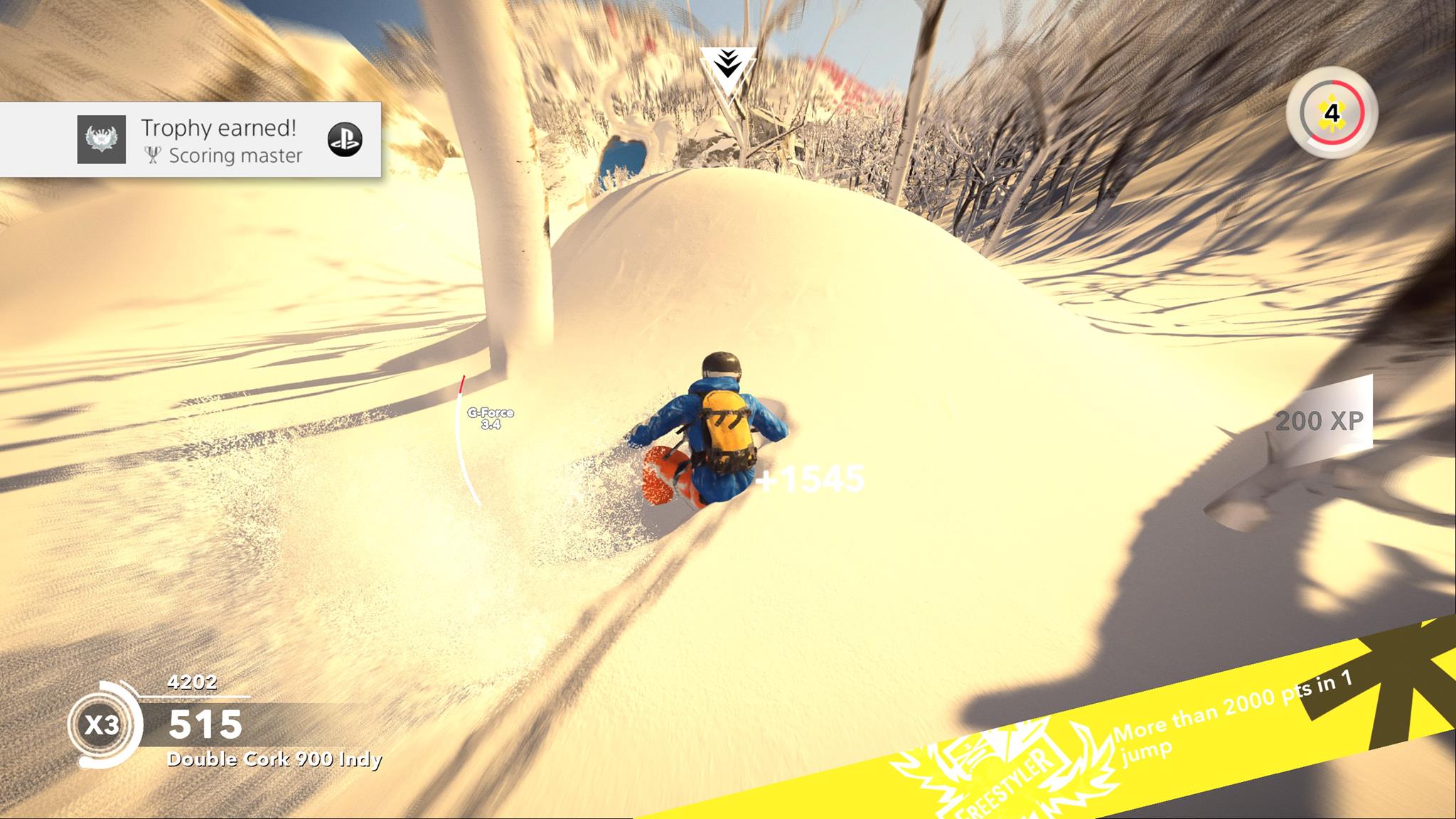
Task: Select the downward chevron waypoint marker
Action: click(x=727, y=68)
